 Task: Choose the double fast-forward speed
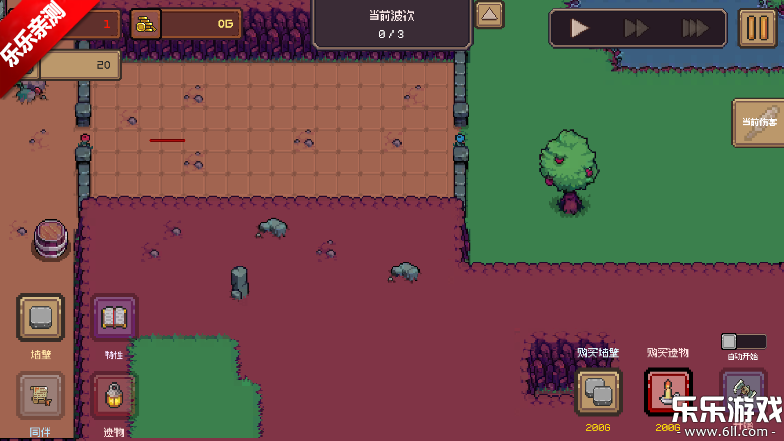(636, 29)
